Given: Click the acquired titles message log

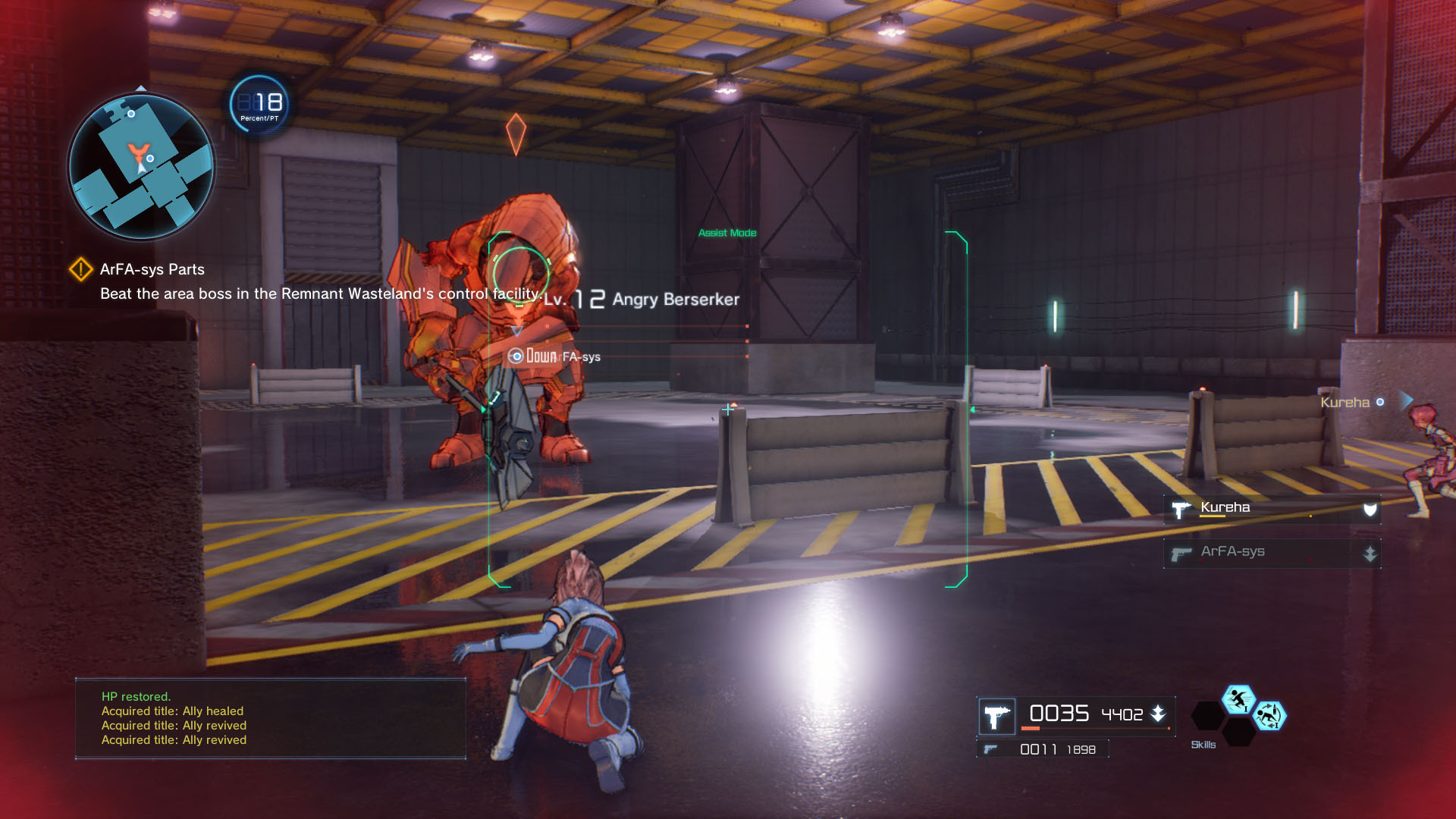Looking at the screenshot, I should click(270, 719).
